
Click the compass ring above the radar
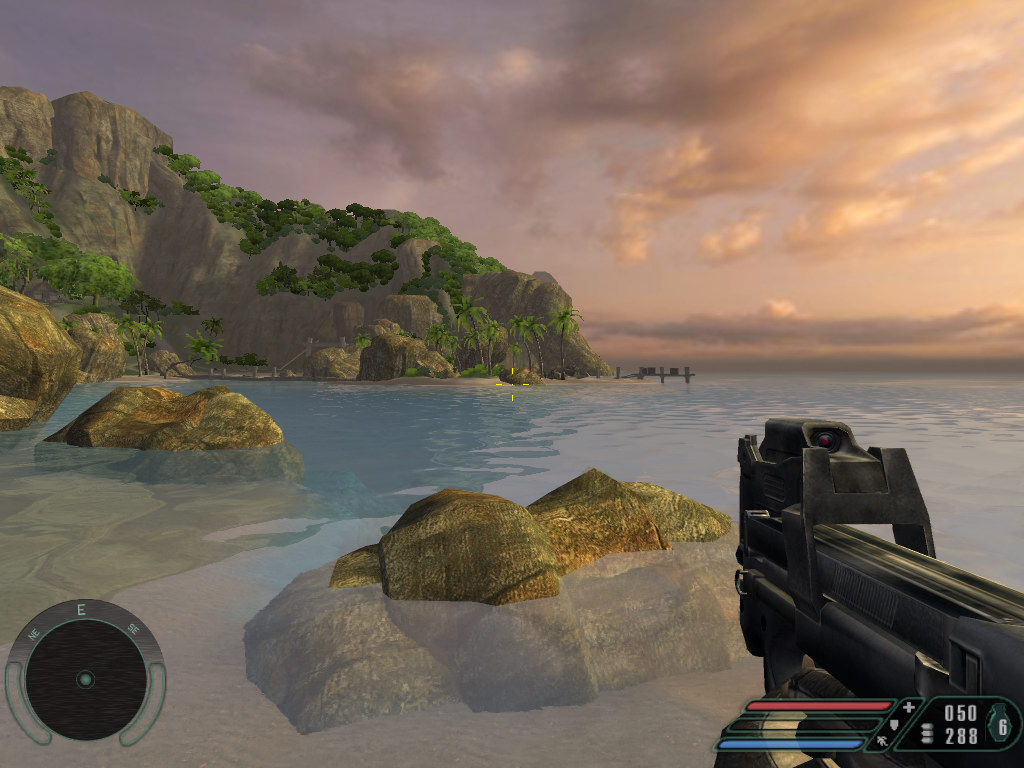(82, 610)
